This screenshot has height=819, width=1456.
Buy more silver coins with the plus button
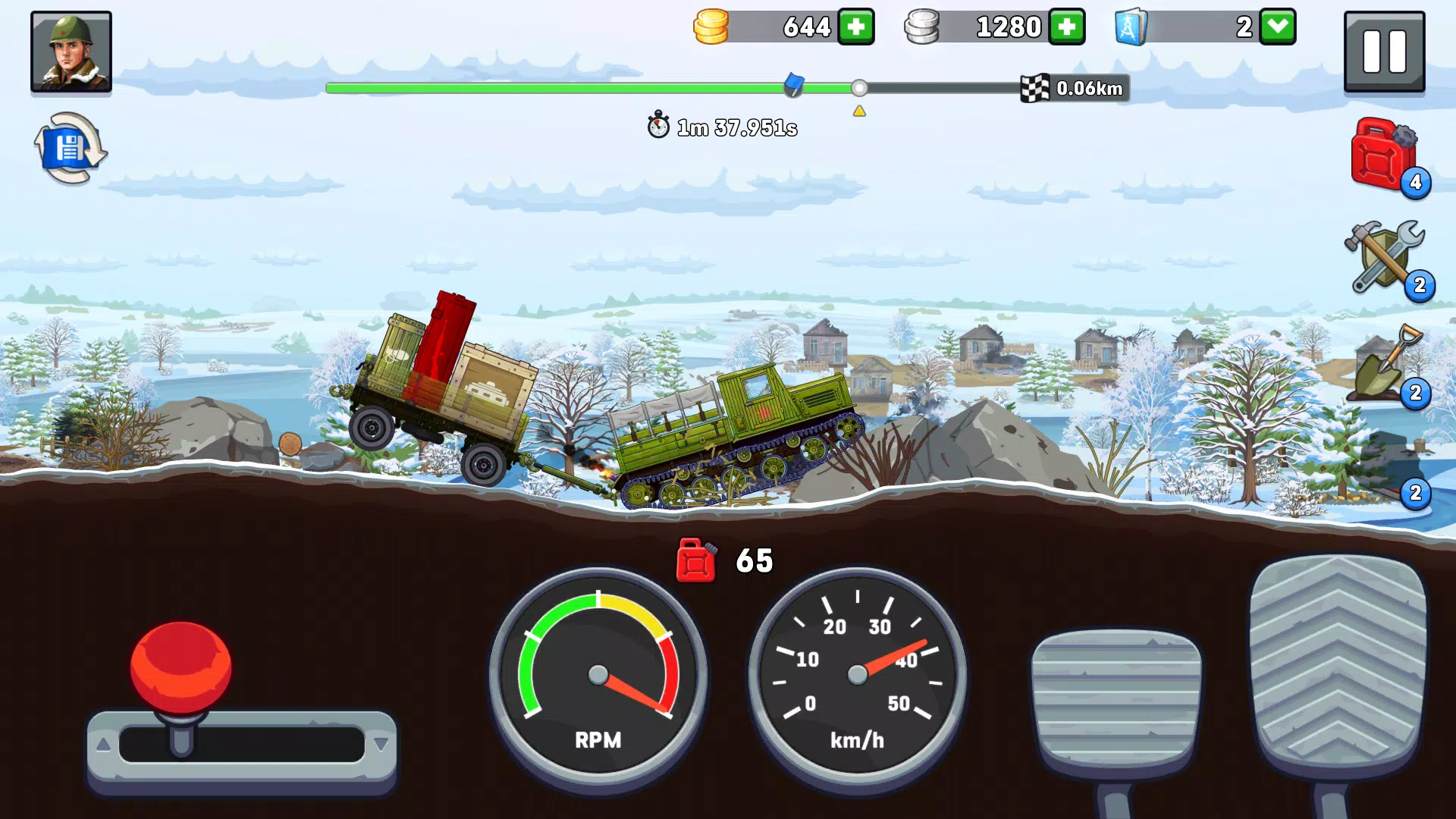coord(1067,27)
